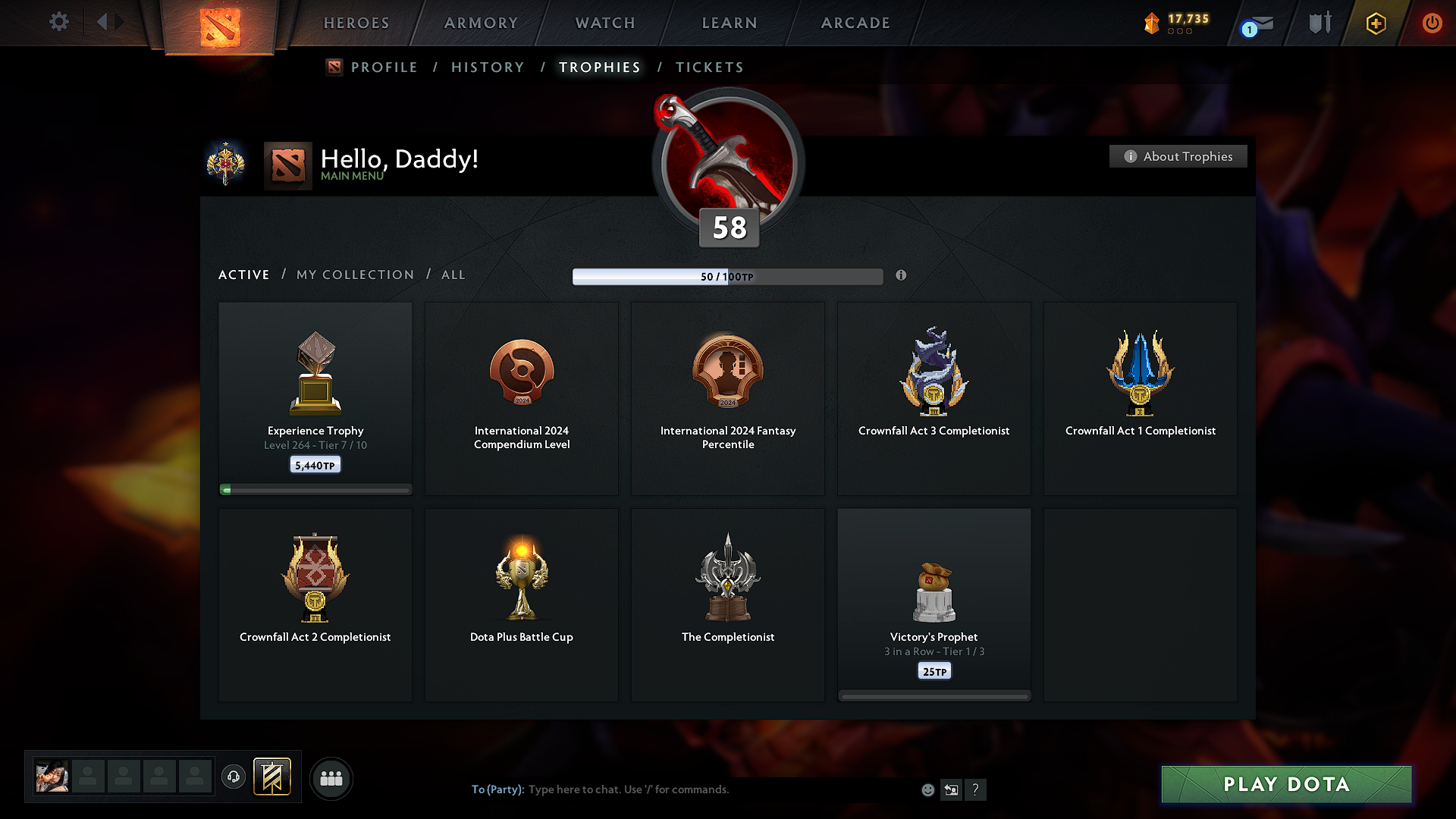
Task: Open the guild banner icon
Action: point(273,777)
